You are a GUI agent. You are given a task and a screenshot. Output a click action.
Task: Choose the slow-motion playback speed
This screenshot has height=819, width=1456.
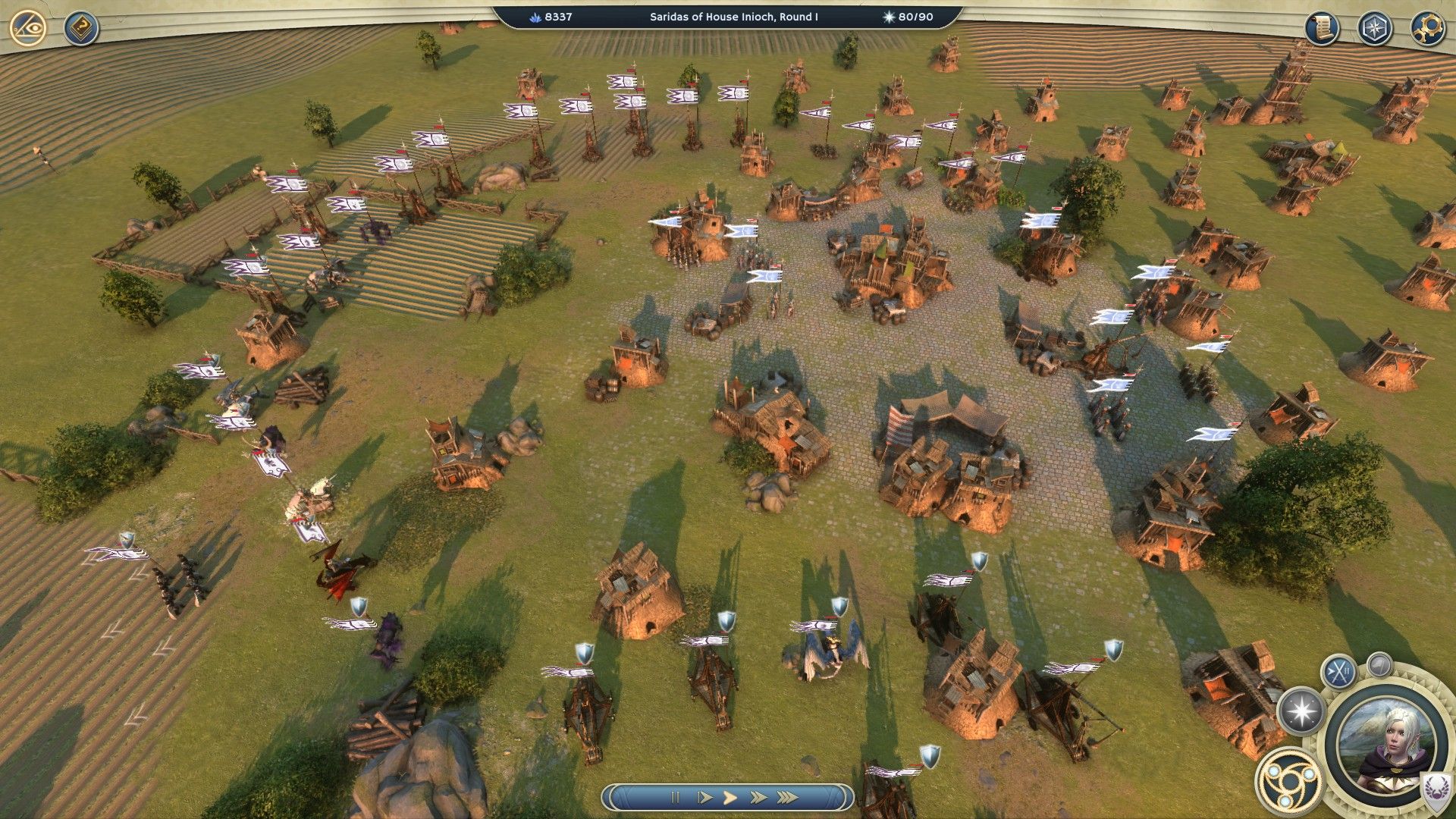coord(704,798)
